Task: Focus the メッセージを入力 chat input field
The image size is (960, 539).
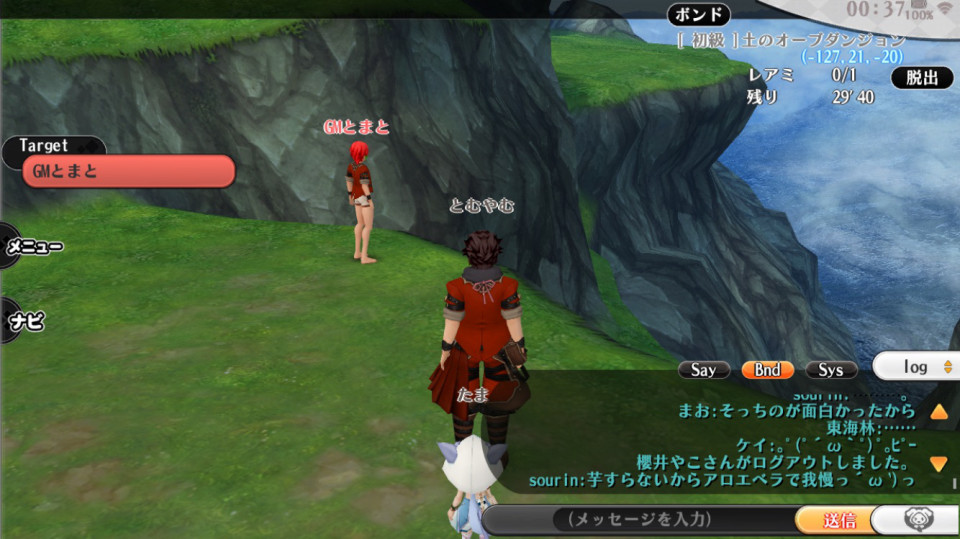Action: point(638,519)
